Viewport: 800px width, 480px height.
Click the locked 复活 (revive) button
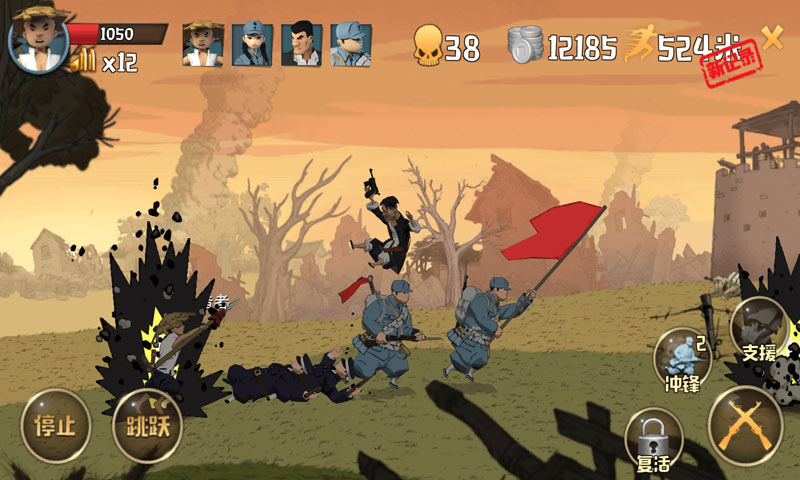(653, 440)
